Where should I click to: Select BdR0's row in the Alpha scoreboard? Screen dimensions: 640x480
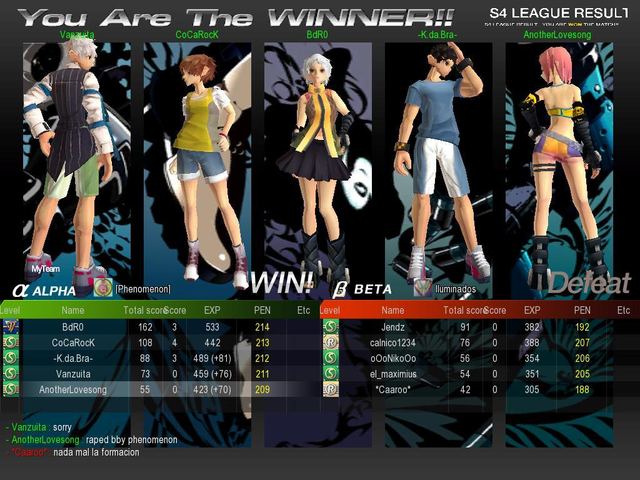pyautogui.click(x=160, y=327)
